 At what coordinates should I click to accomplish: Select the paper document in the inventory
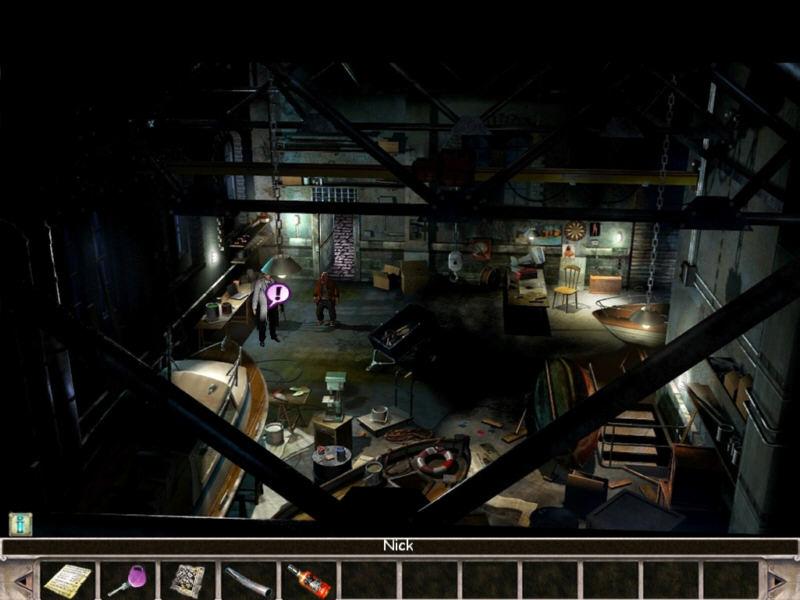pos(67,580)
